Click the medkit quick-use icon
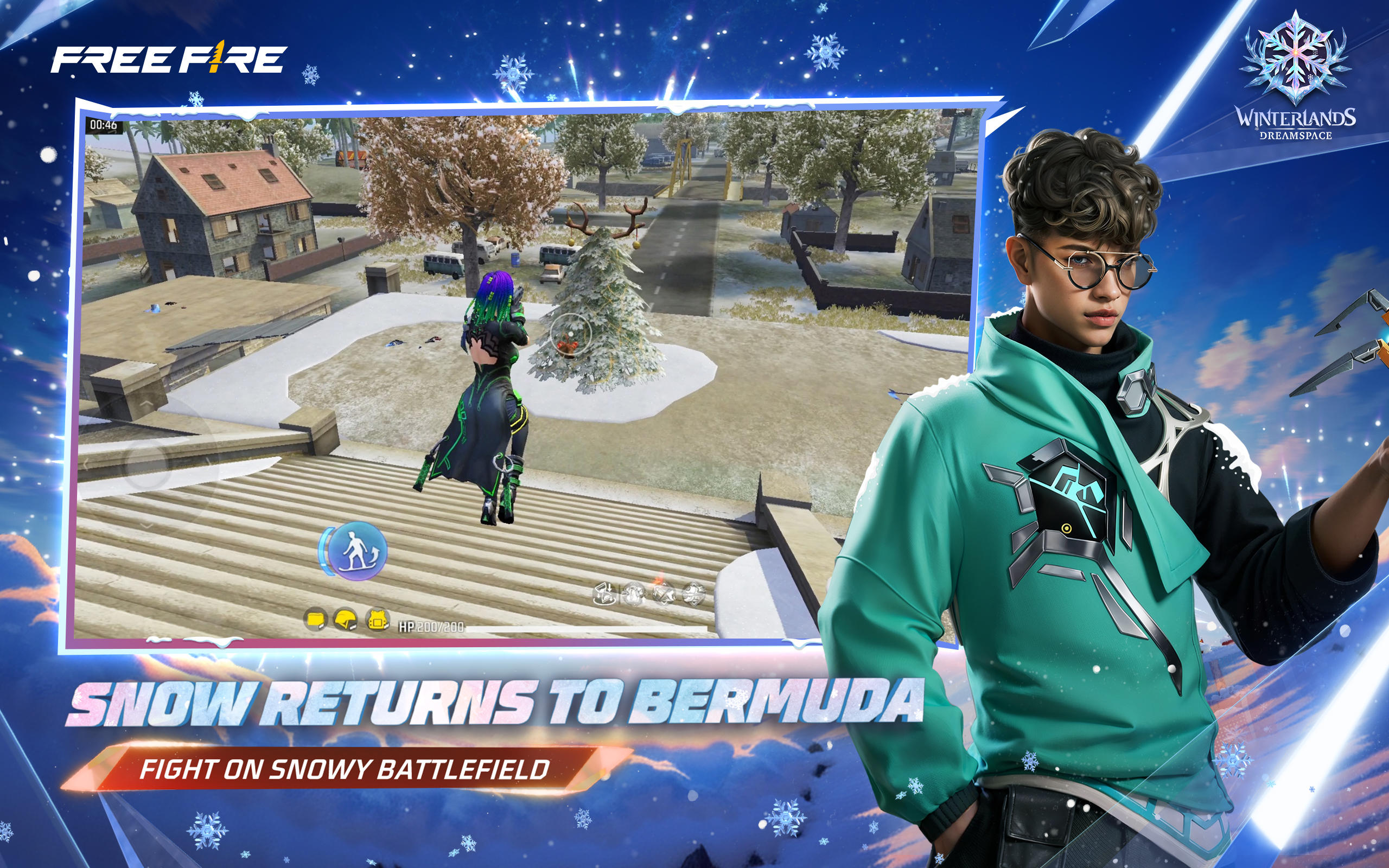This screenshot has height=868, width=1389. (x=634, y=594)
